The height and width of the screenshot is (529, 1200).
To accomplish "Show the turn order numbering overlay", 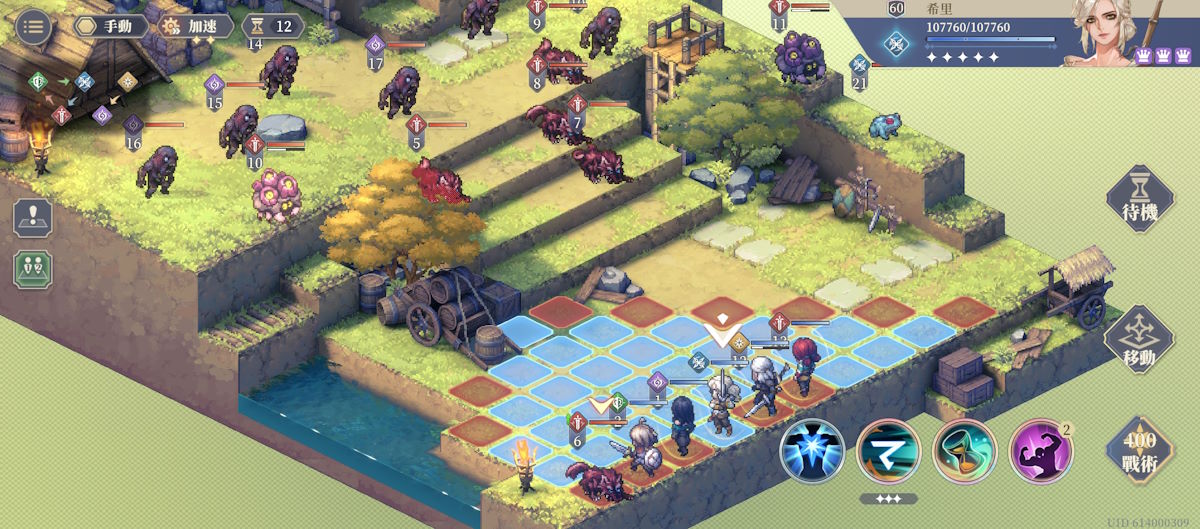I will click(x=33, y=269).
